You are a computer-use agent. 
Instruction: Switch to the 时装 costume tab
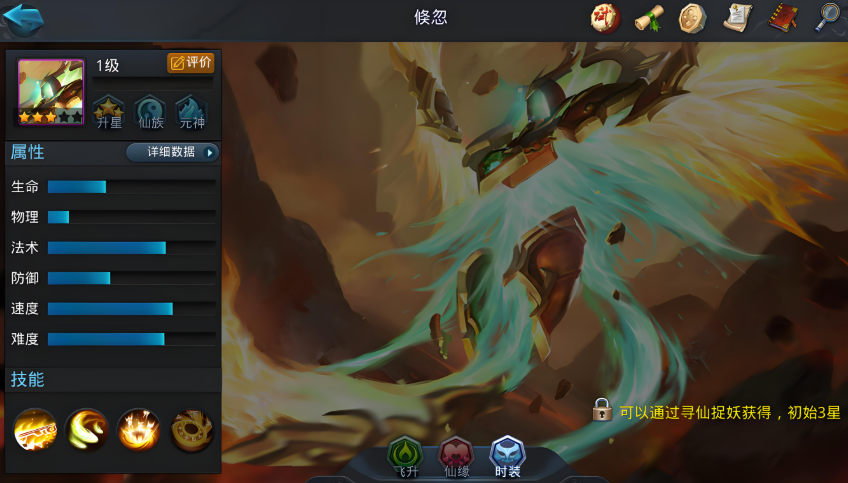click(507, 457)
